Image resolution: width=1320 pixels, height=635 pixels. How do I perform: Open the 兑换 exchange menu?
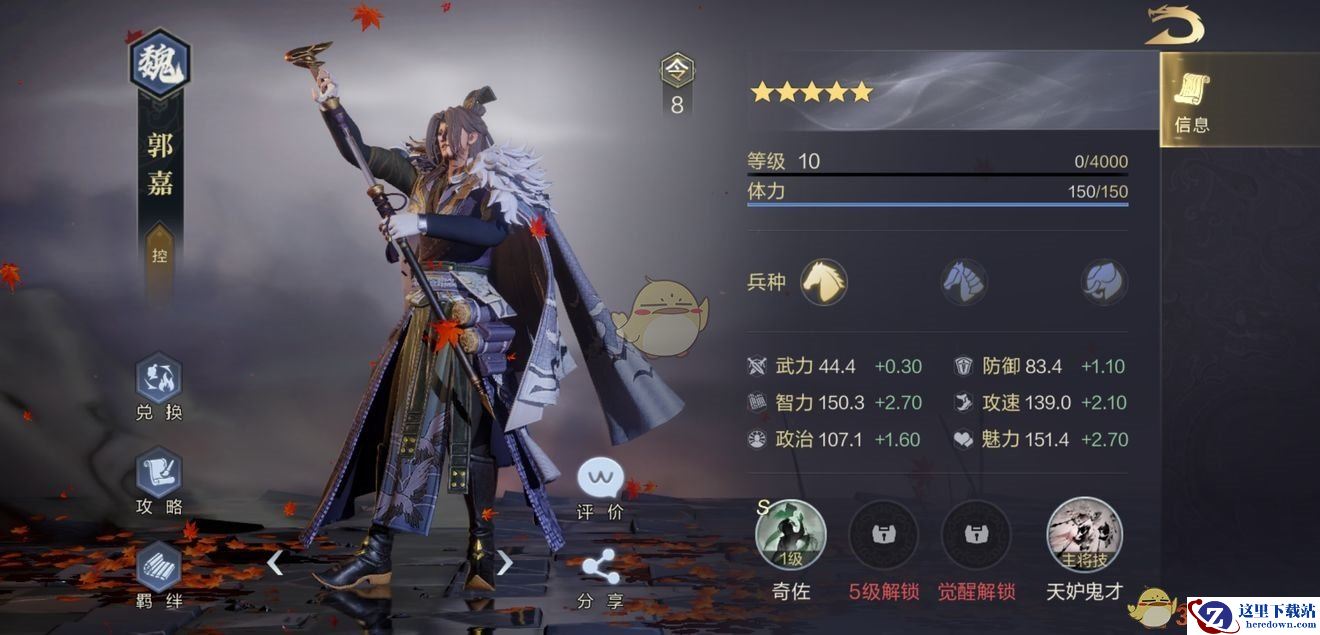click(159, 378)
